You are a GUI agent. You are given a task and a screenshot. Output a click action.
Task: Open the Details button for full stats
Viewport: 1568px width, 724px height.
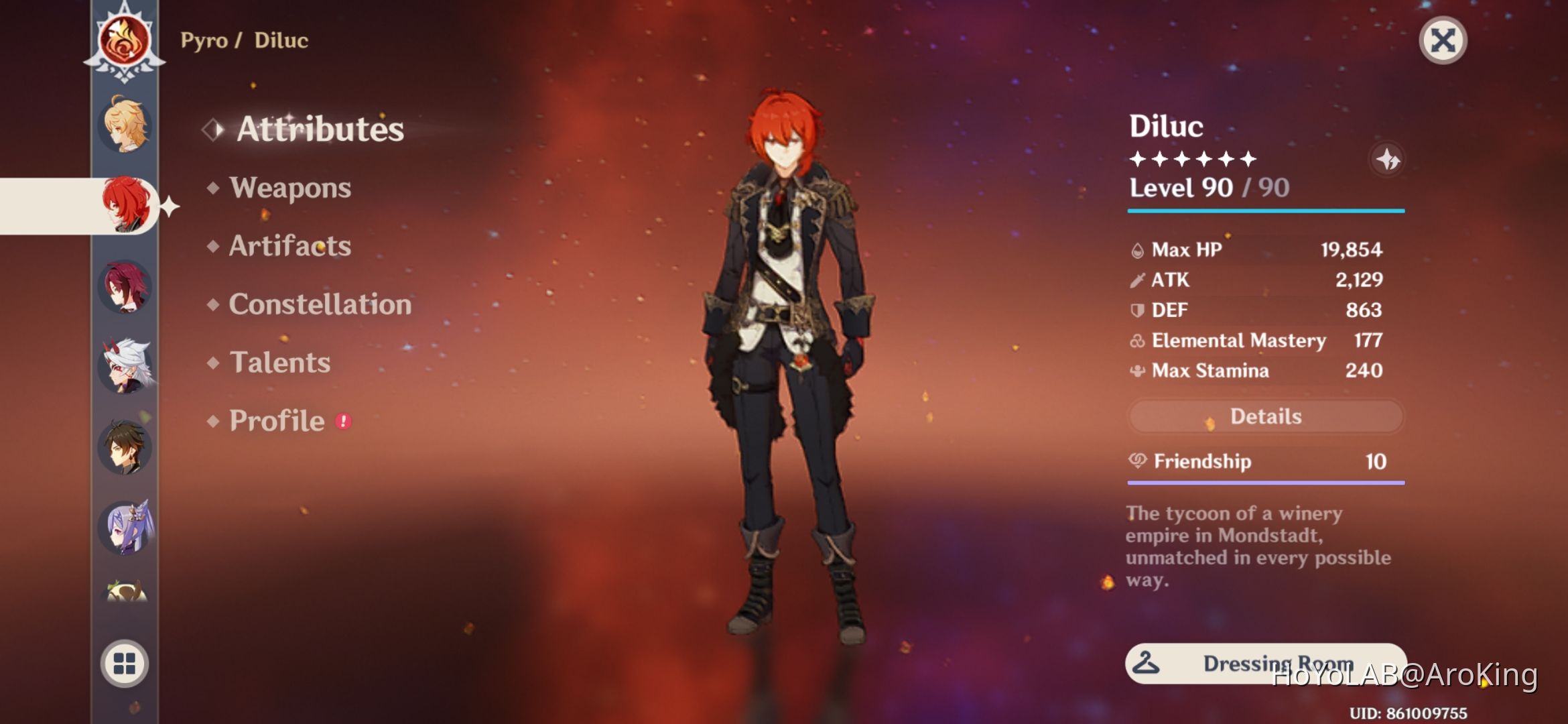1264,416
